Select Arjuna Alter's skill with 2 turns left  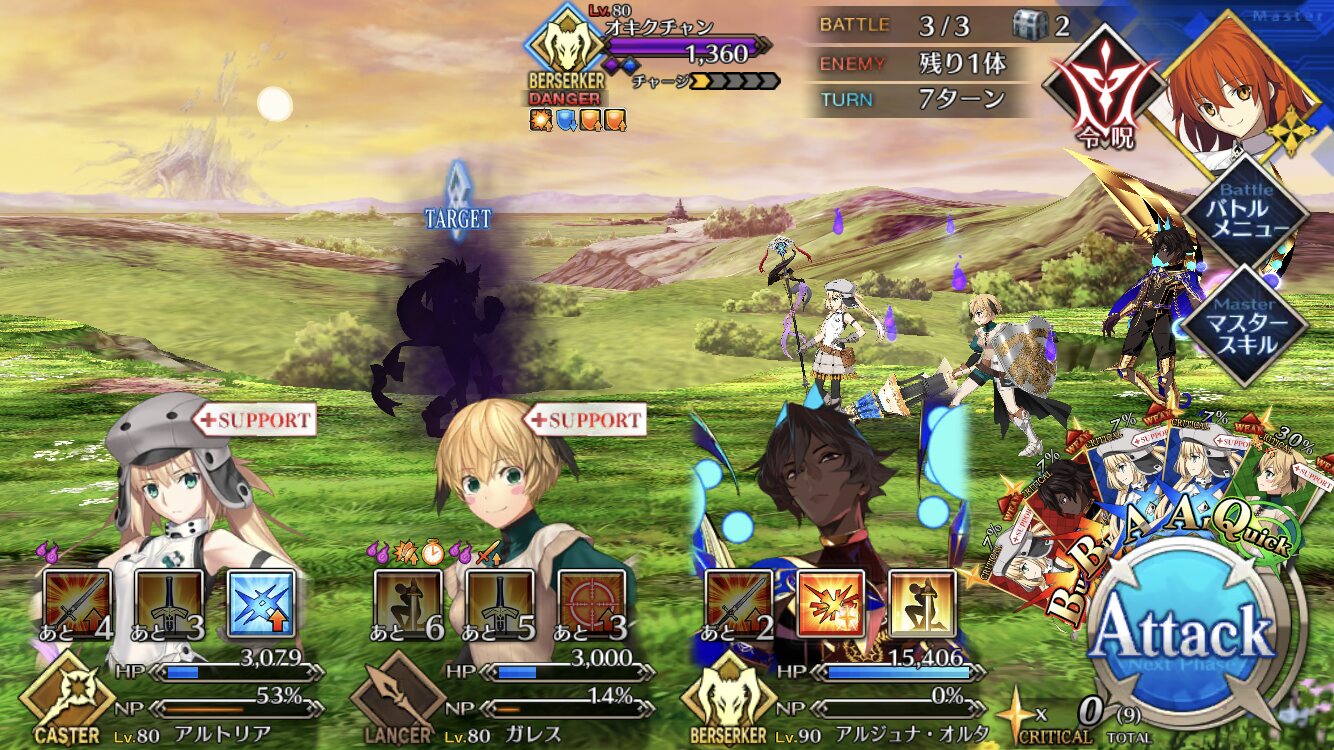(x=738, y=603)
